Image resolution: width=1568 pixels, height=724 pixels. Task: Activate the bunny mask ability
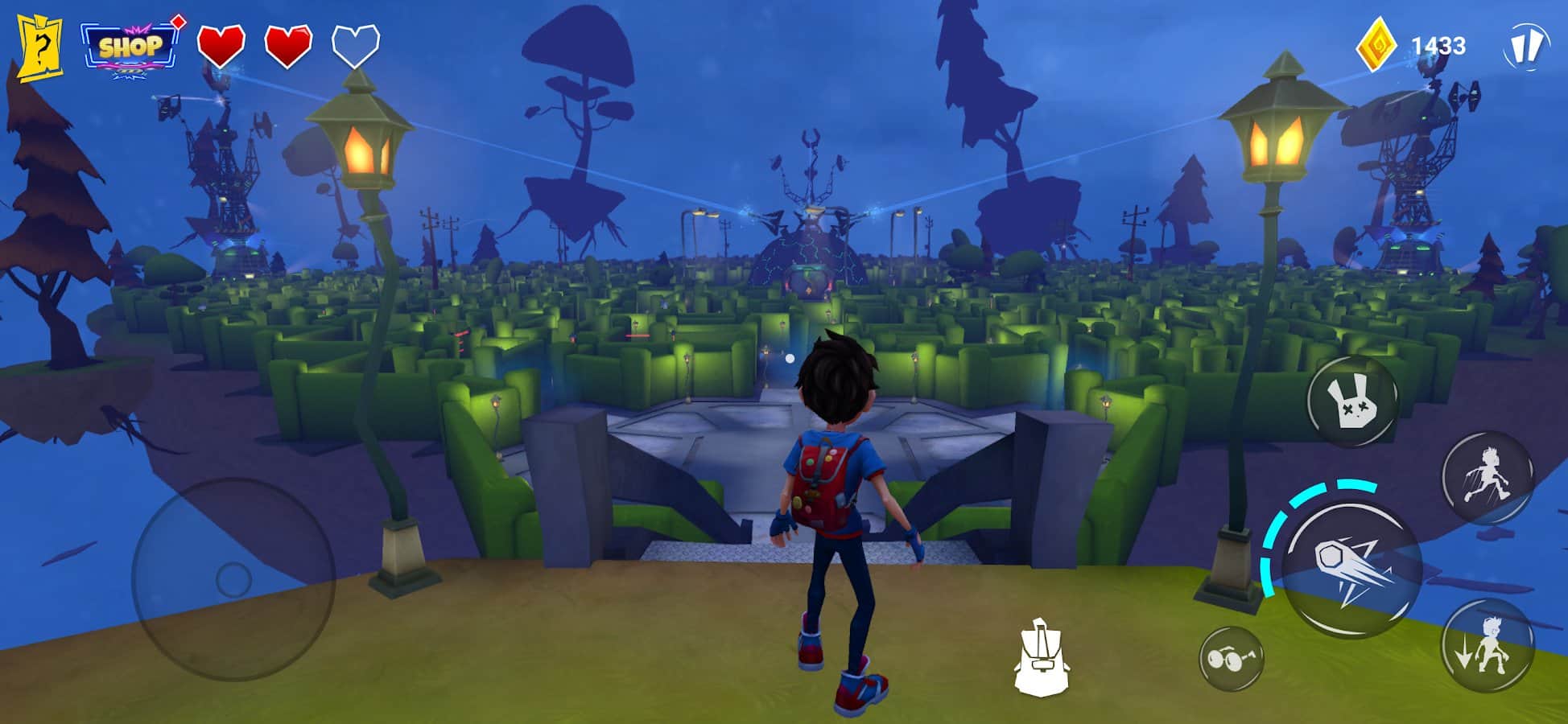click(x=1351, y=400)
